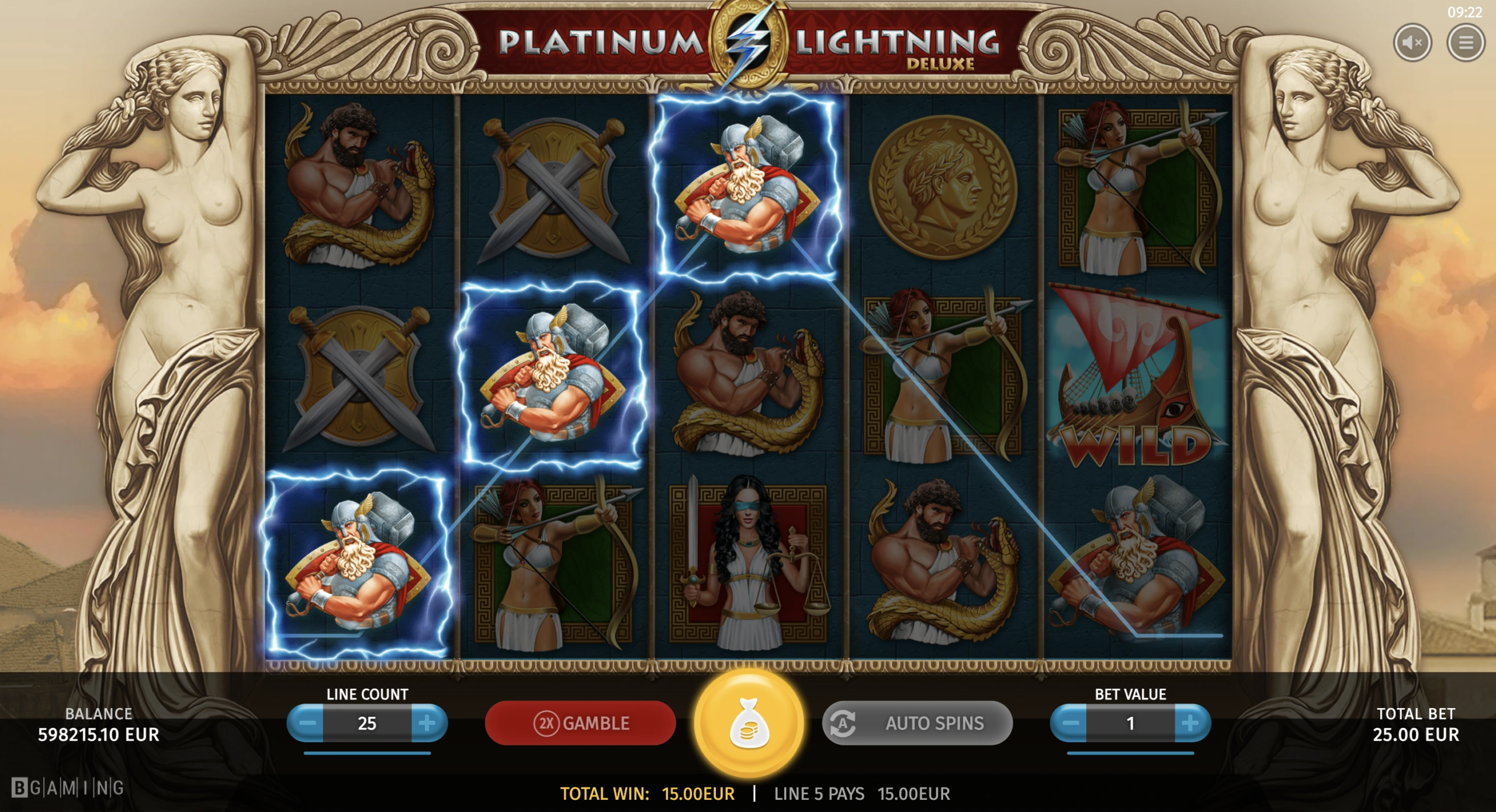Collect winnings with the gold money-bag button
The width and height of the screenshot is (1496, 812).
[x=749, y=723]
